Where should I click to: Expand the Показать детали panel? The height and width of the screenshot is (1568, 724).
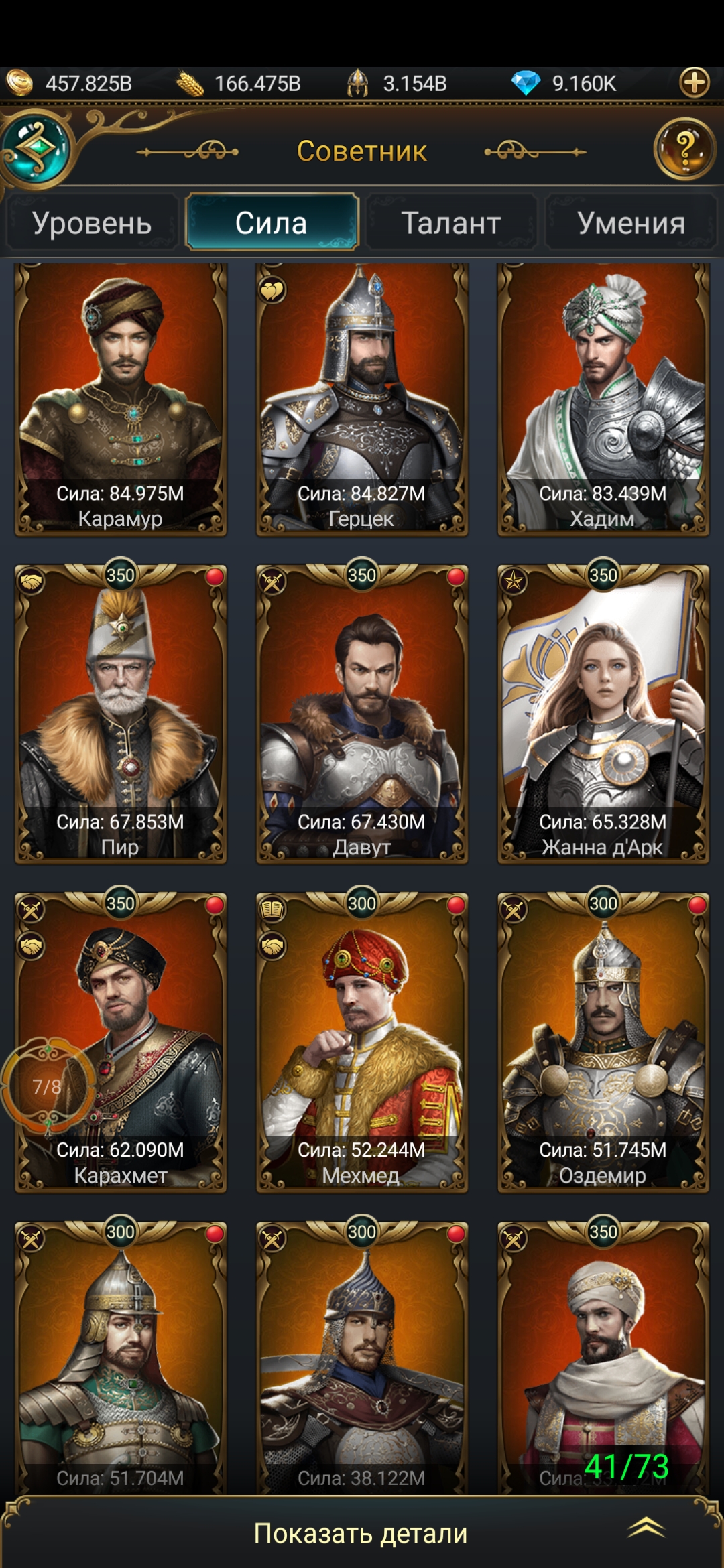(x=362, y=1533)
